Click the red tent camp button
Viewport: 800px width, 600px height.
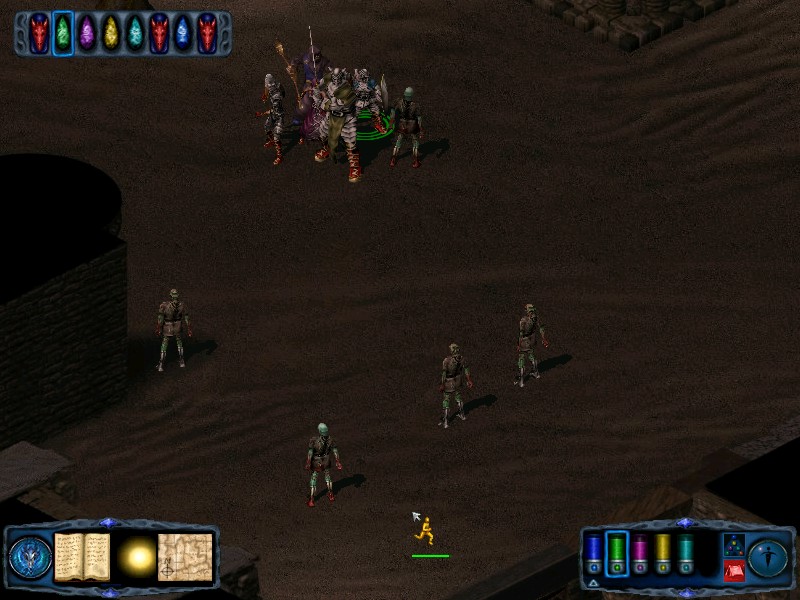pyautogui.click(x=734, y=570)
